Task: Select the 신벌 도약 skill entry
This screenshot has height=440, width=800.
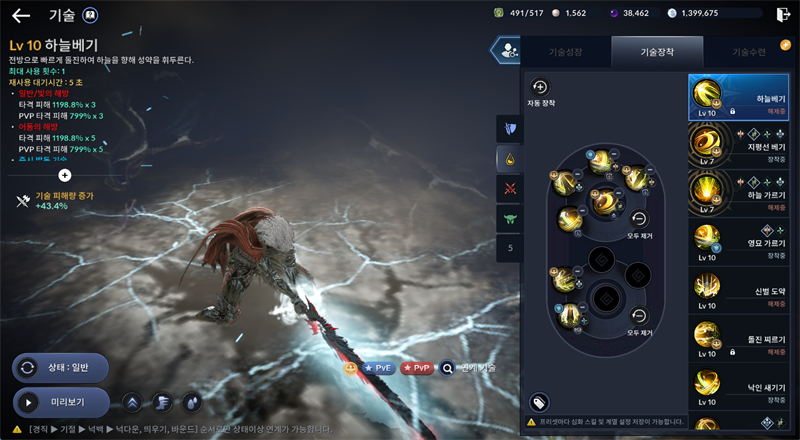Action: click(x=738, y=294)
